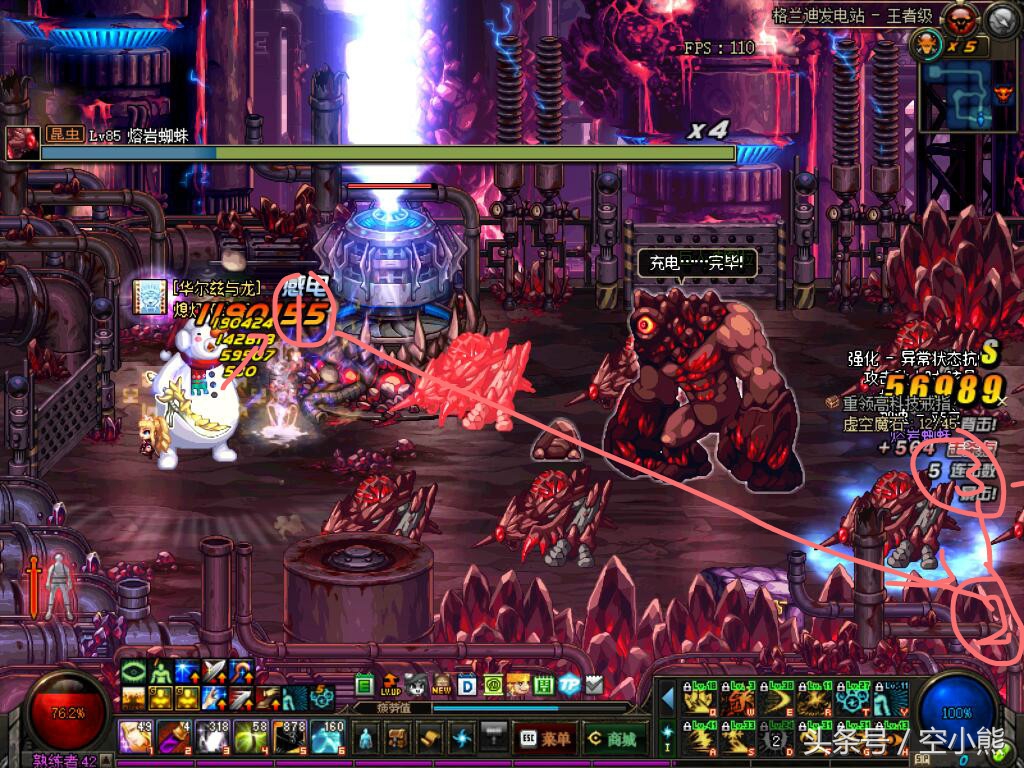
Task: Select the hotbar item with count 318
Action: (x=212, y=738)
